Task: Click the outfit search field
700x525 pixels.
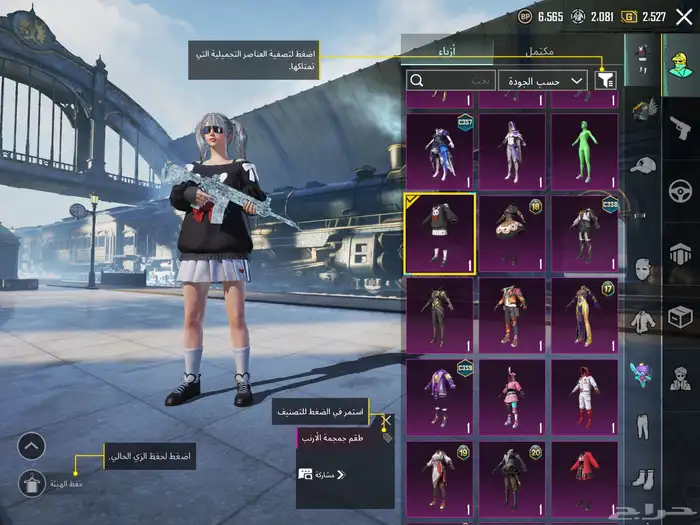Action: [x=450, y=80]
